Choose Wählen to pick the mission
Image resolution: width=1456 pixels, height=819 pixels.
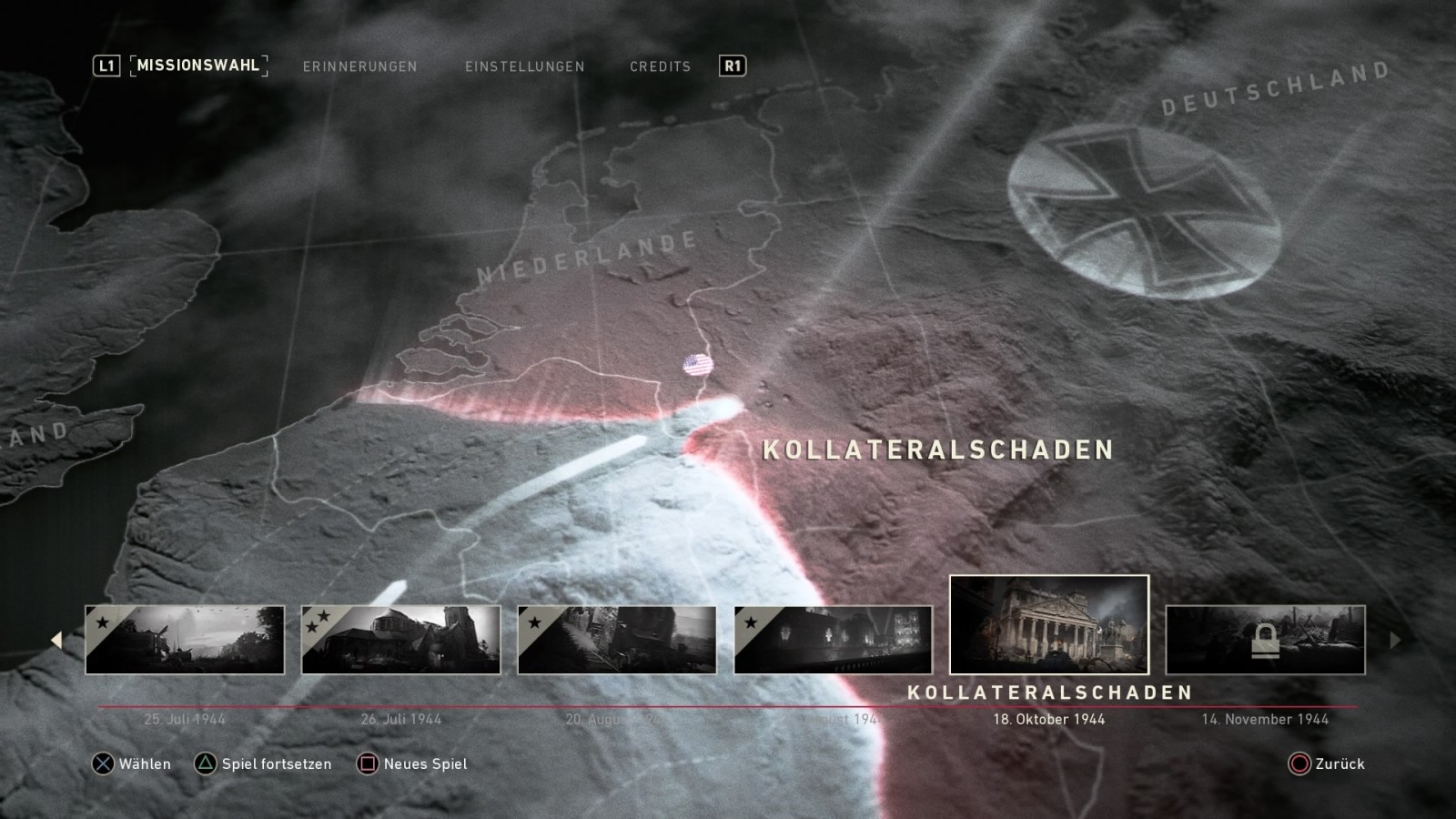(131, 763)
